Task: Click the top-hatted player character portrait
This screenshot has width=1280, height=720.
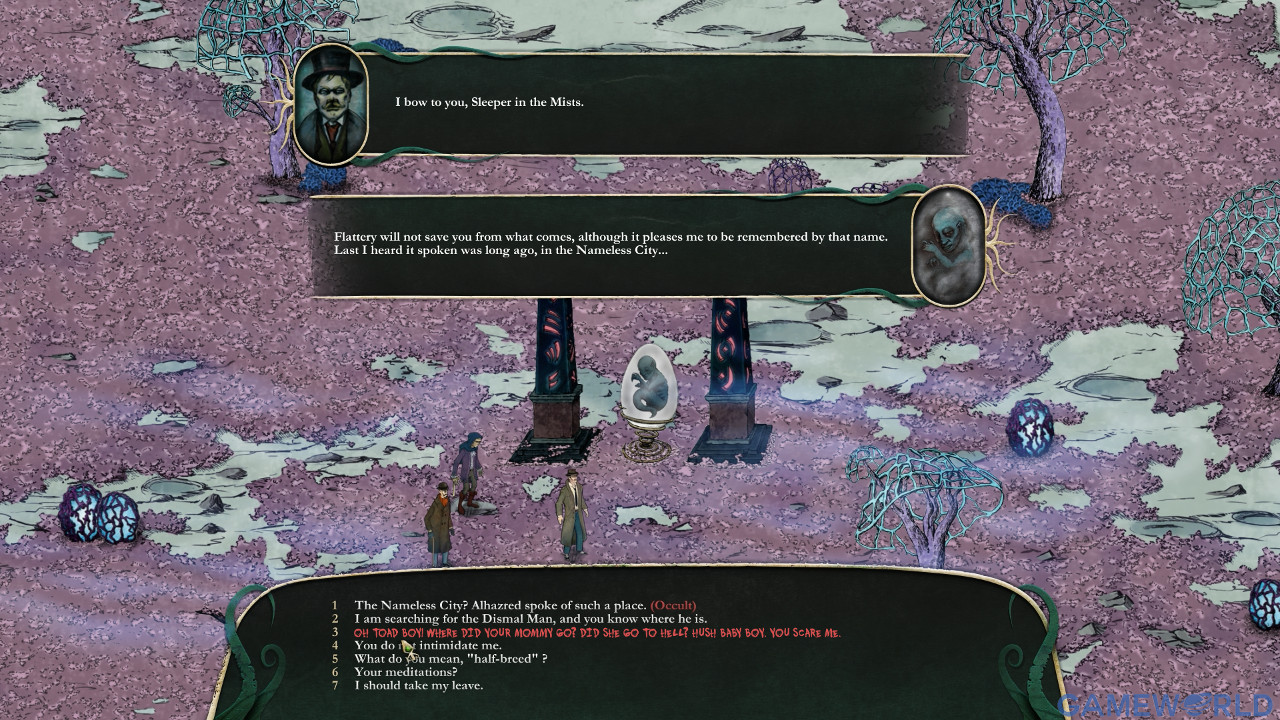Action: pyautogui.click(x=331, y=105)
